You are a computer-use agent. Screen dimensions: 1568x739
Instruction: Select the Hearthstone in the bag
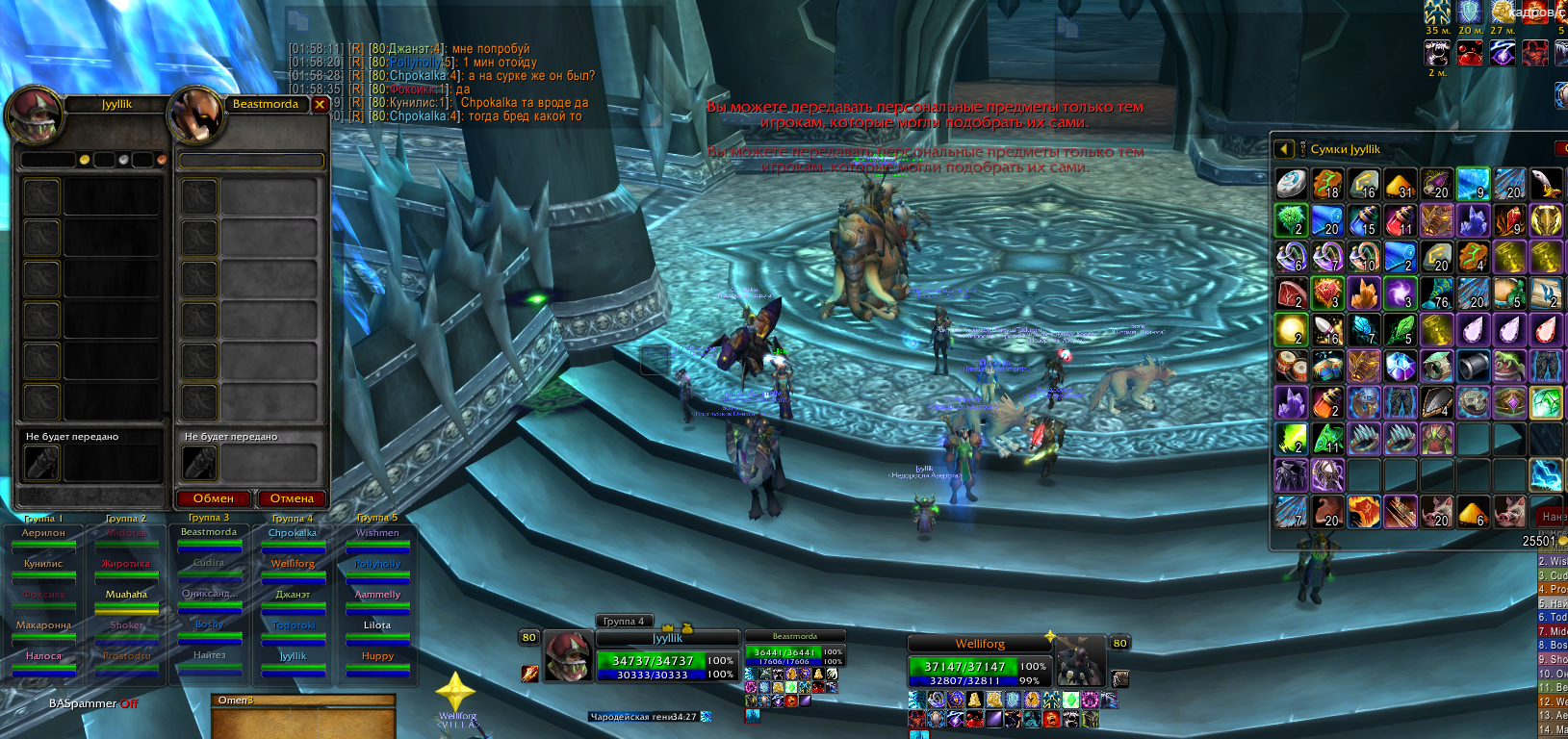[1292, 184]
